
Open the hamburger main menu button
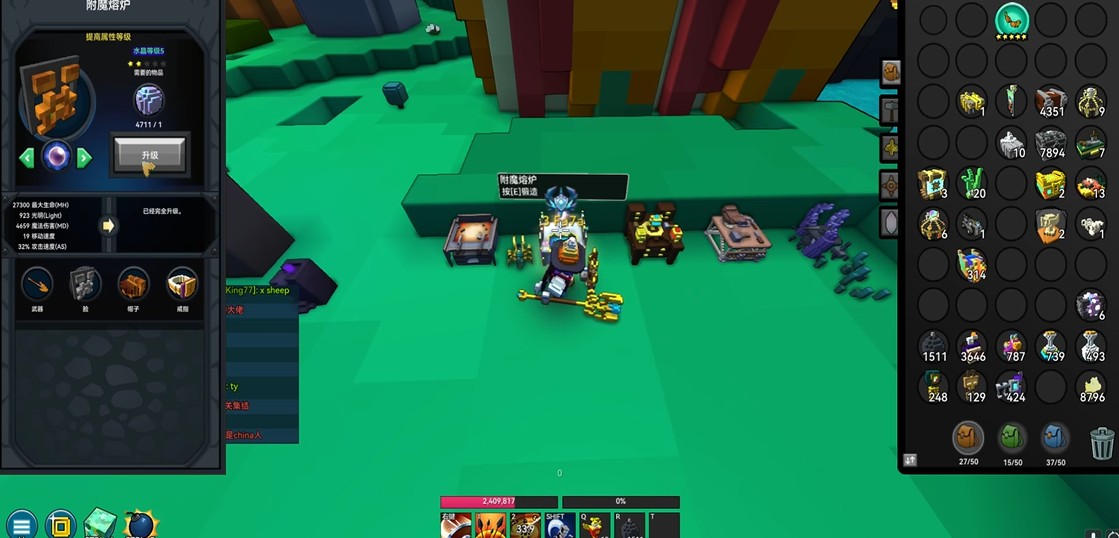pyautogui.click(x=21, y=524)
